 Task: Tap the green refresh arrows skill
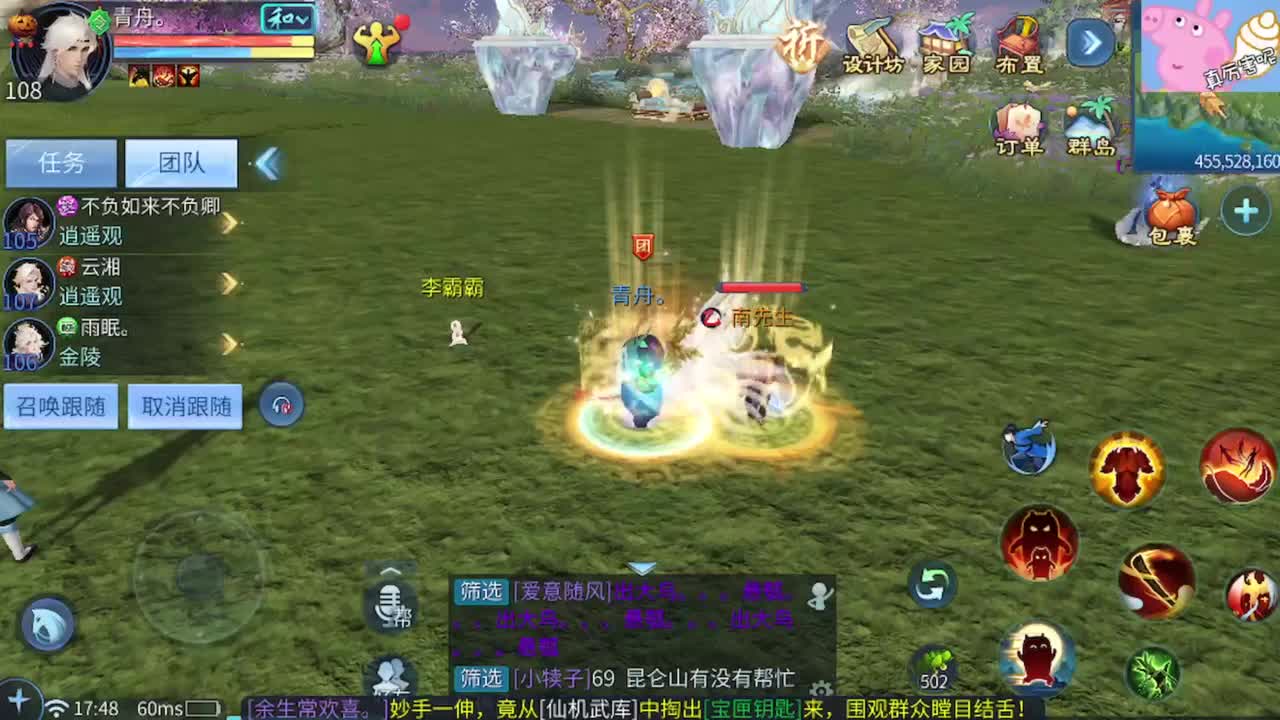pyautogui.click(x=931, y=583)
